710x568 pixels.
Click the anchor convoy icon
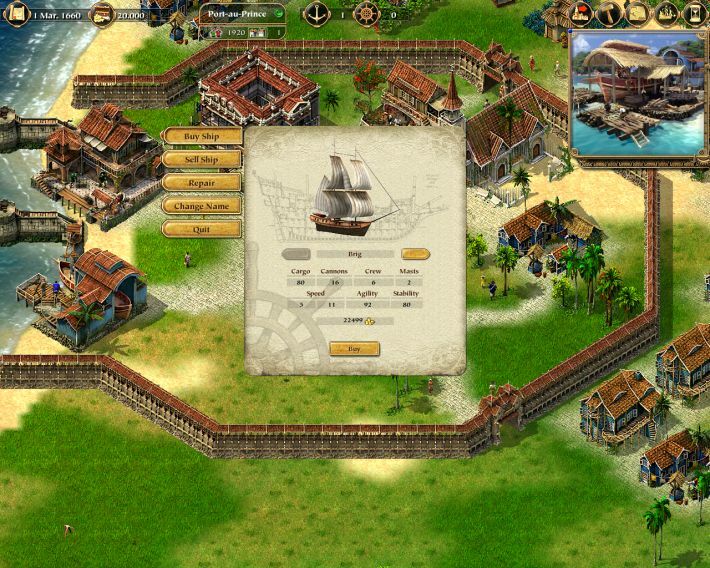318,14
